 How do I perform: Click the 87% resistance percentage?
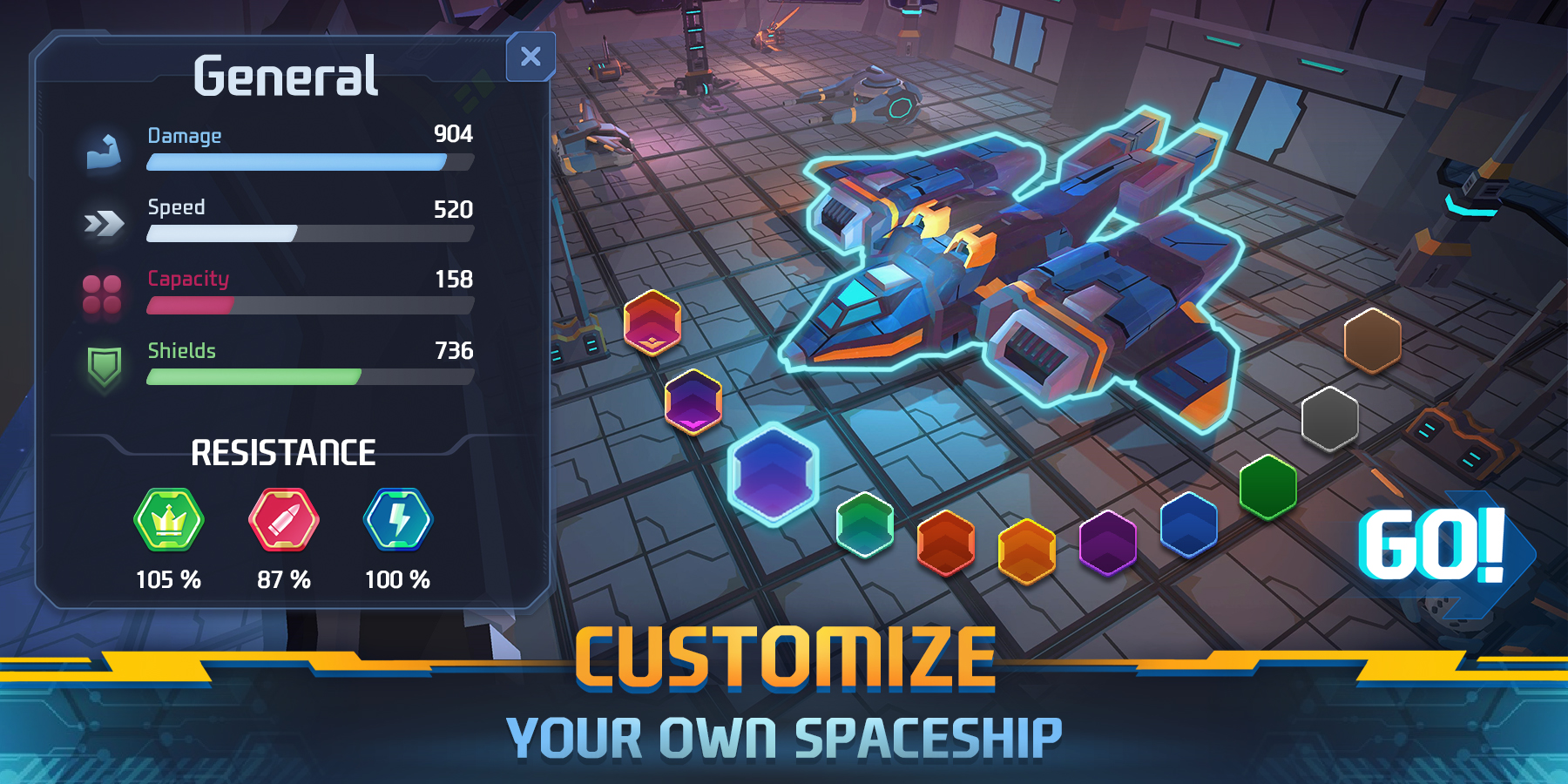click(282, 577)
